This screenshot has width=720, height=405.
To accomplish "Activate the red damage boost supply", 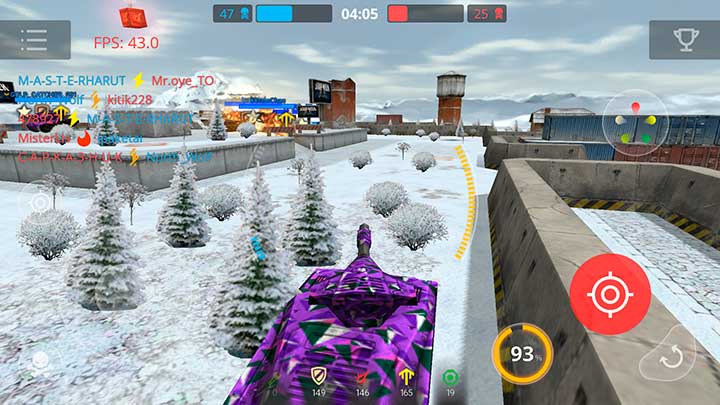I will click(x=362, y=376).
